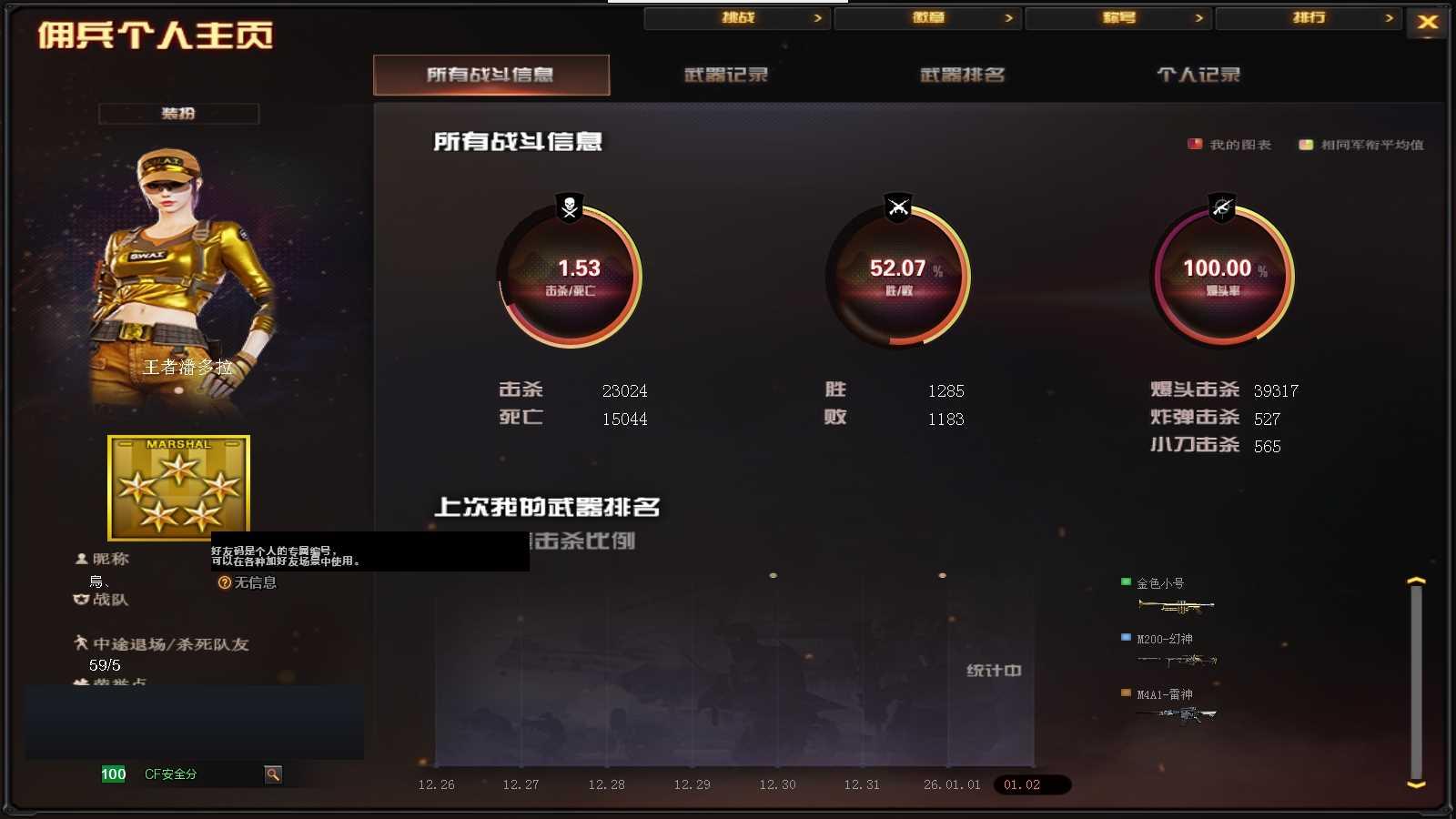1456x819 pixels.
Task: Toggle the green 金色小号 weapon legend marker
Action: [1125, 581]
